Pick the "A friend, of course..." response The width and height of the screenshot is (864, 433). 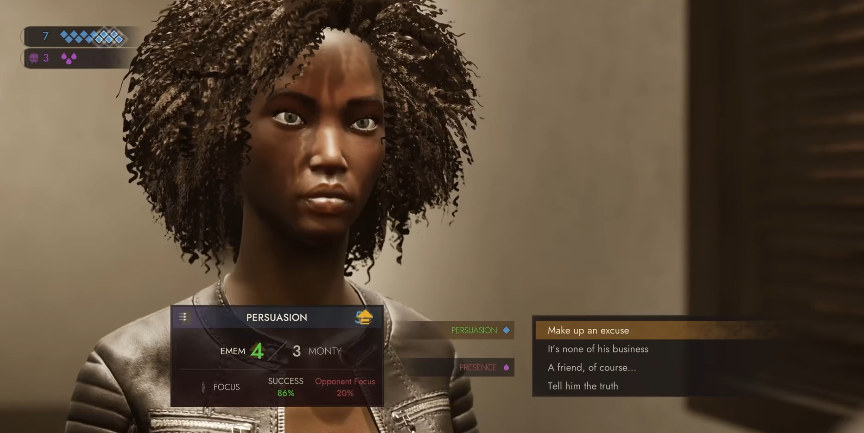(x=591, y=367)
